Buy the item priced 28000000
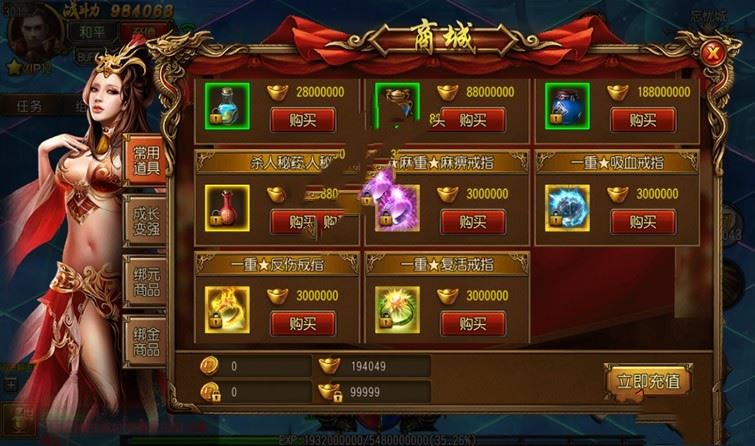Screen dimensions: 755x446 point(303,120)
